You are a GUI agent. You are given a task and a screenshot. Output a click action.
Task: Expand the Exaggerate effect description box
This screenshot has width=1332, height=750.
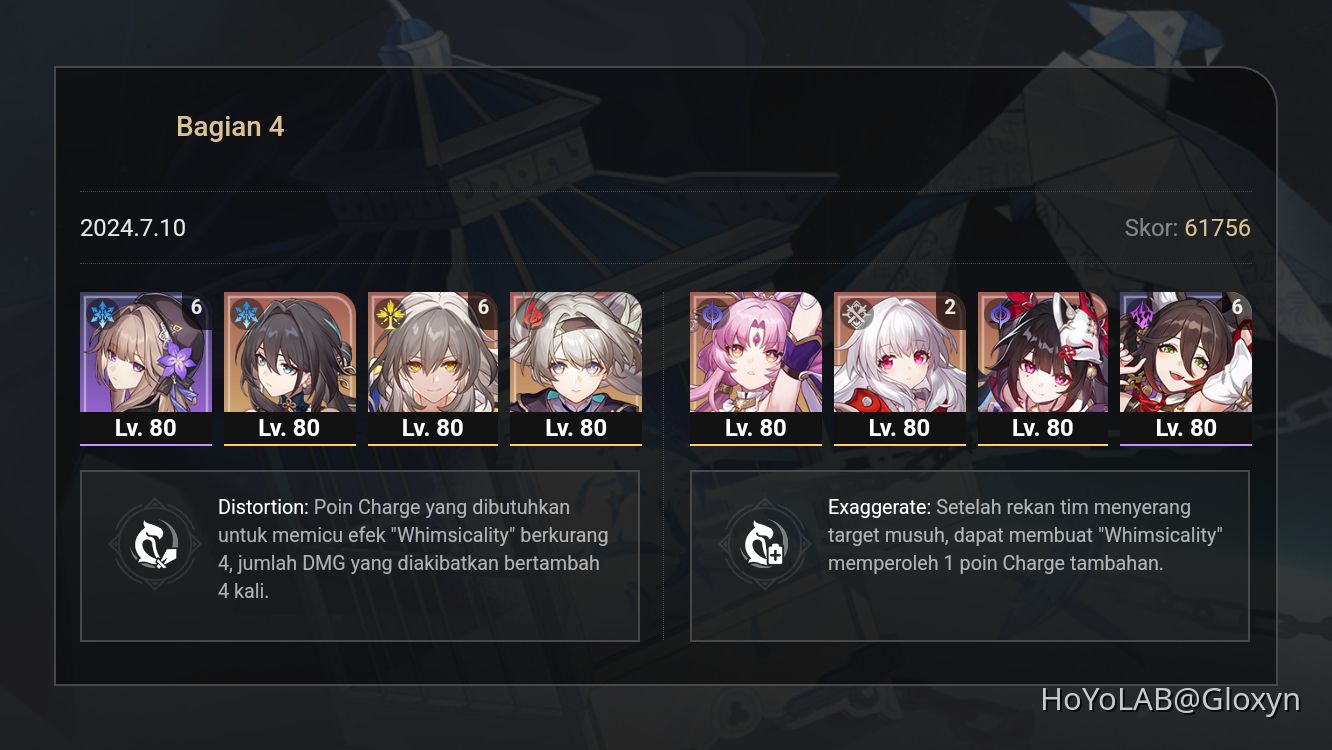click(x=968, y=554)
